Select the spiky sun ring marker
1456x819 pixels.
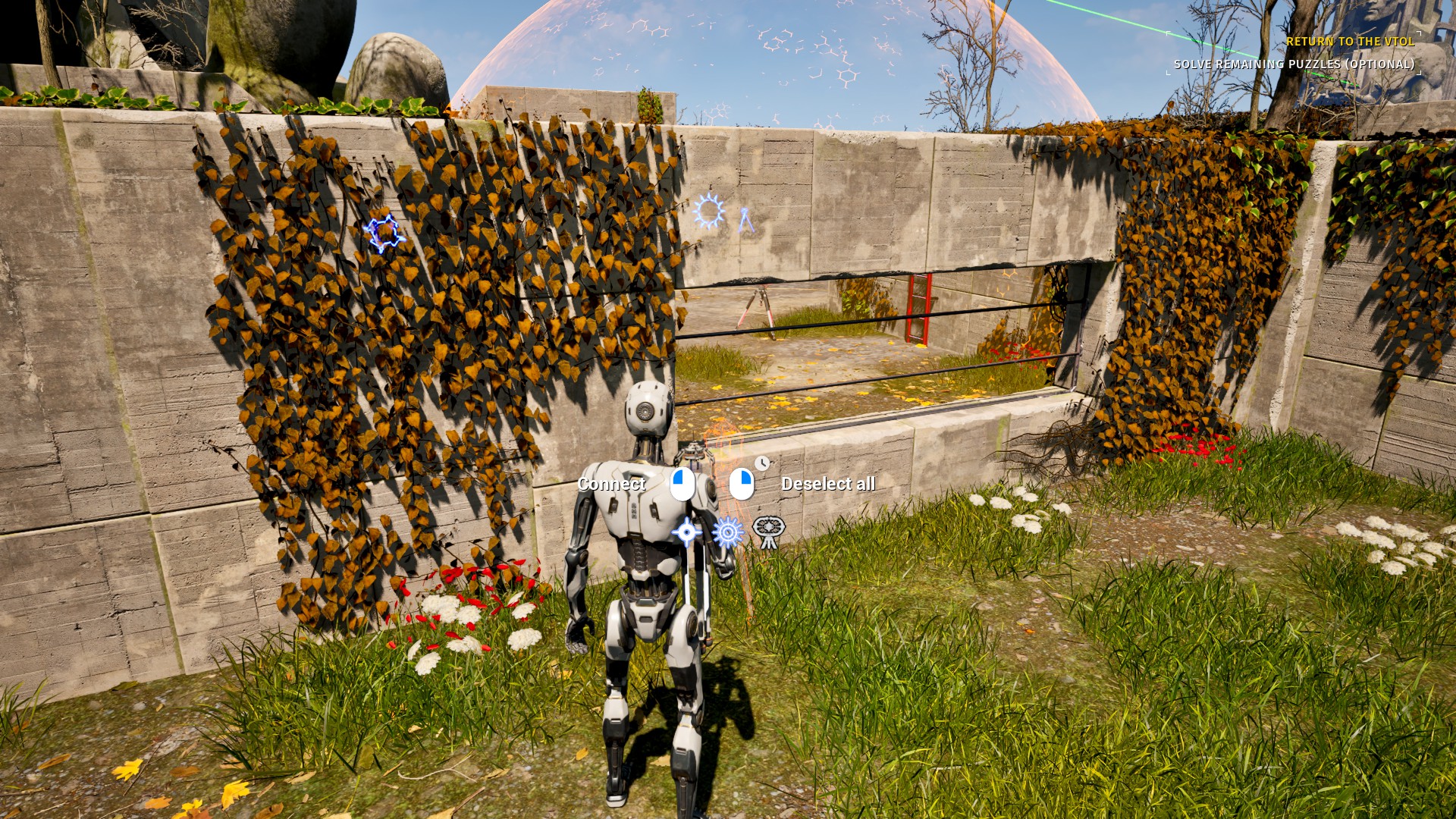tap(710, 212)
